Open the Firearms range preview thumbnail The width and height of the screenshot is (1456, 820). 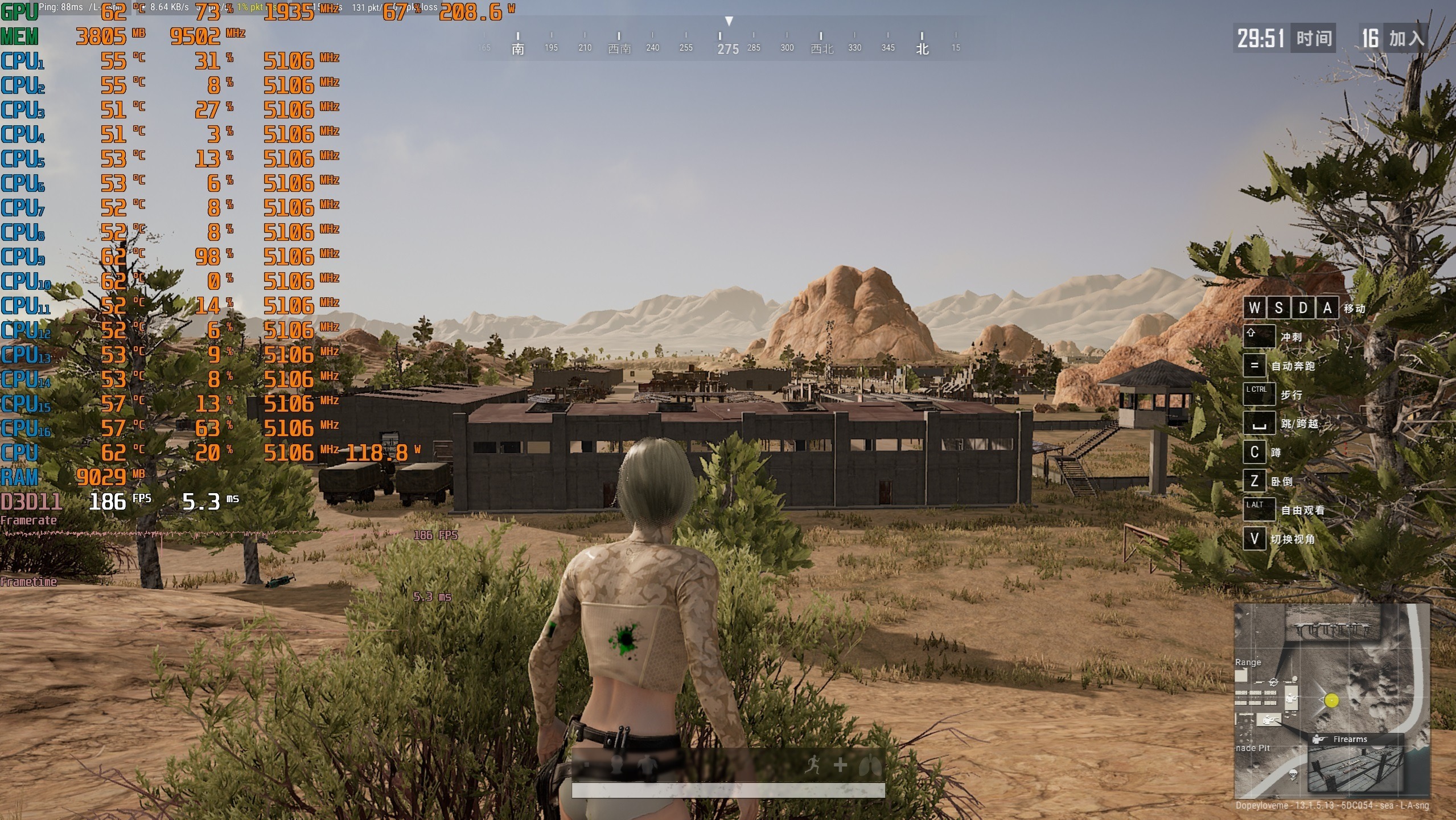(x=1355, y=769)
